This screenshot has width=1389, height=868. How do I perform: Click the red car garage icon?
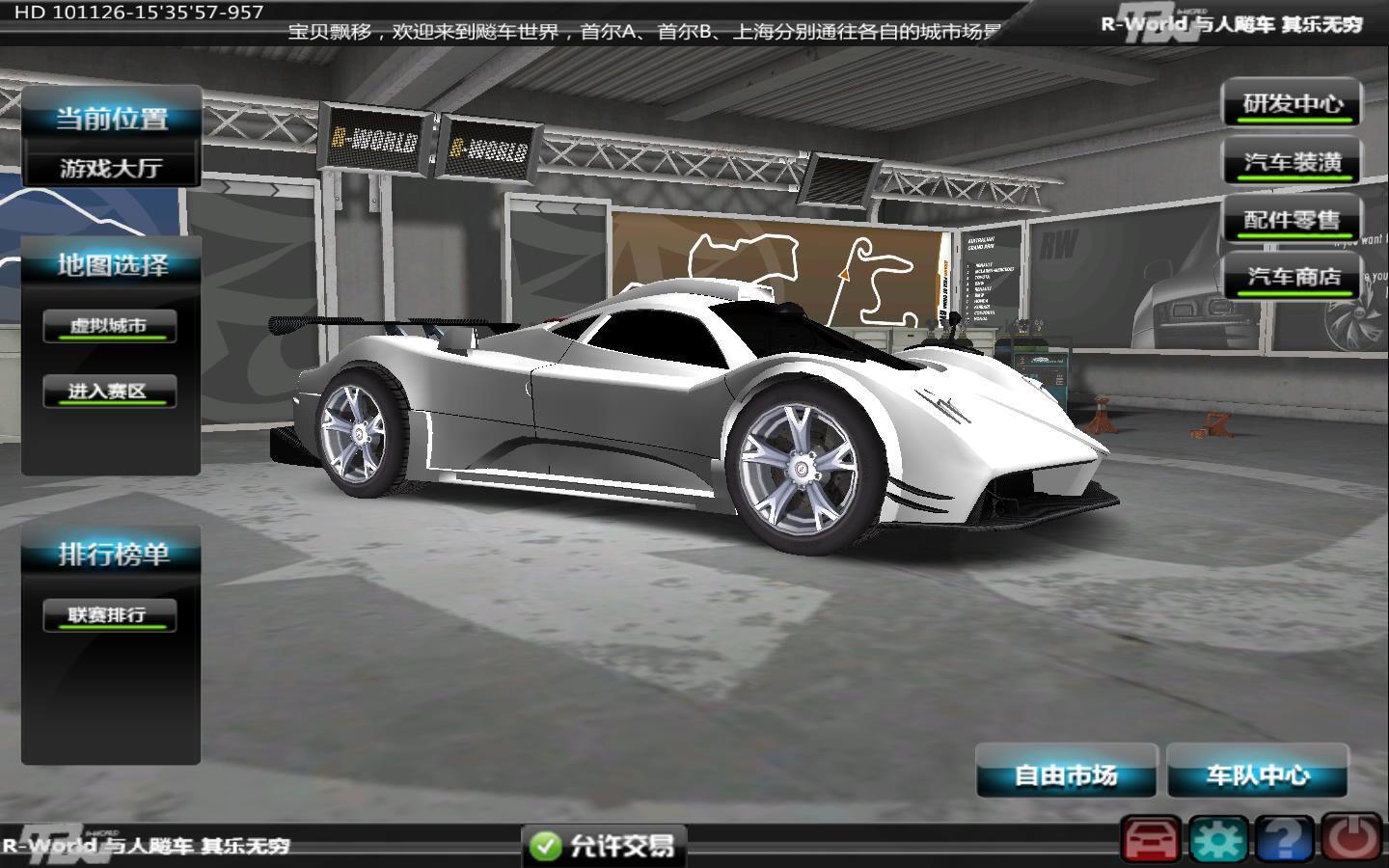[x=1150, y=840]
